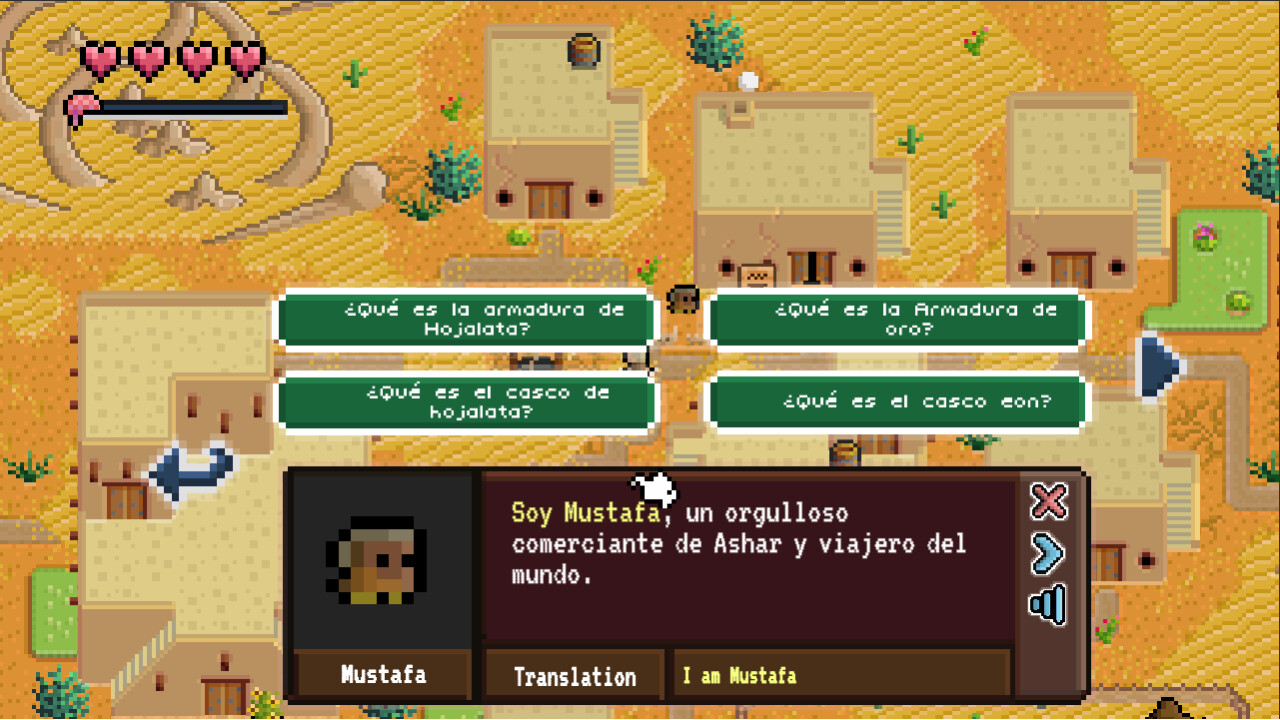
Task: Select the Mustafa name label
Action: click(382, 675)
